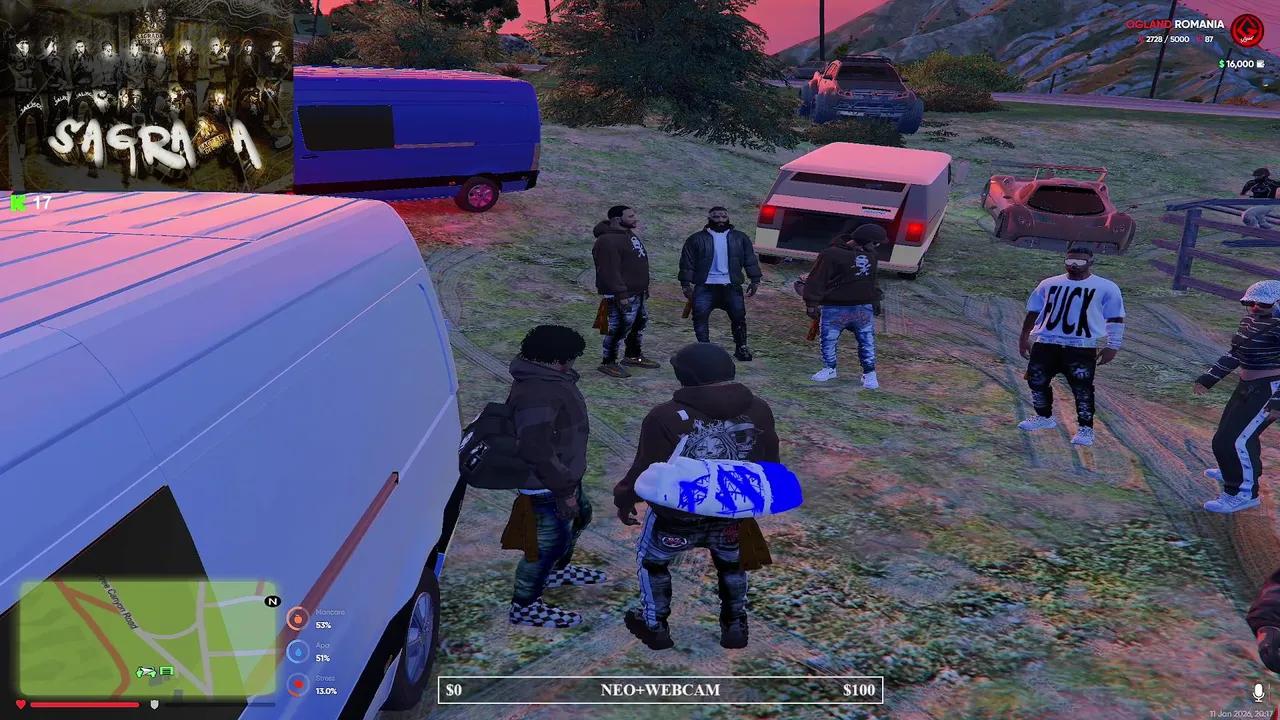This screenshot has height=720, width=1280.
Task: Click the $0 starting bid label
Action: pyautogui.click(x=453, y=690)
